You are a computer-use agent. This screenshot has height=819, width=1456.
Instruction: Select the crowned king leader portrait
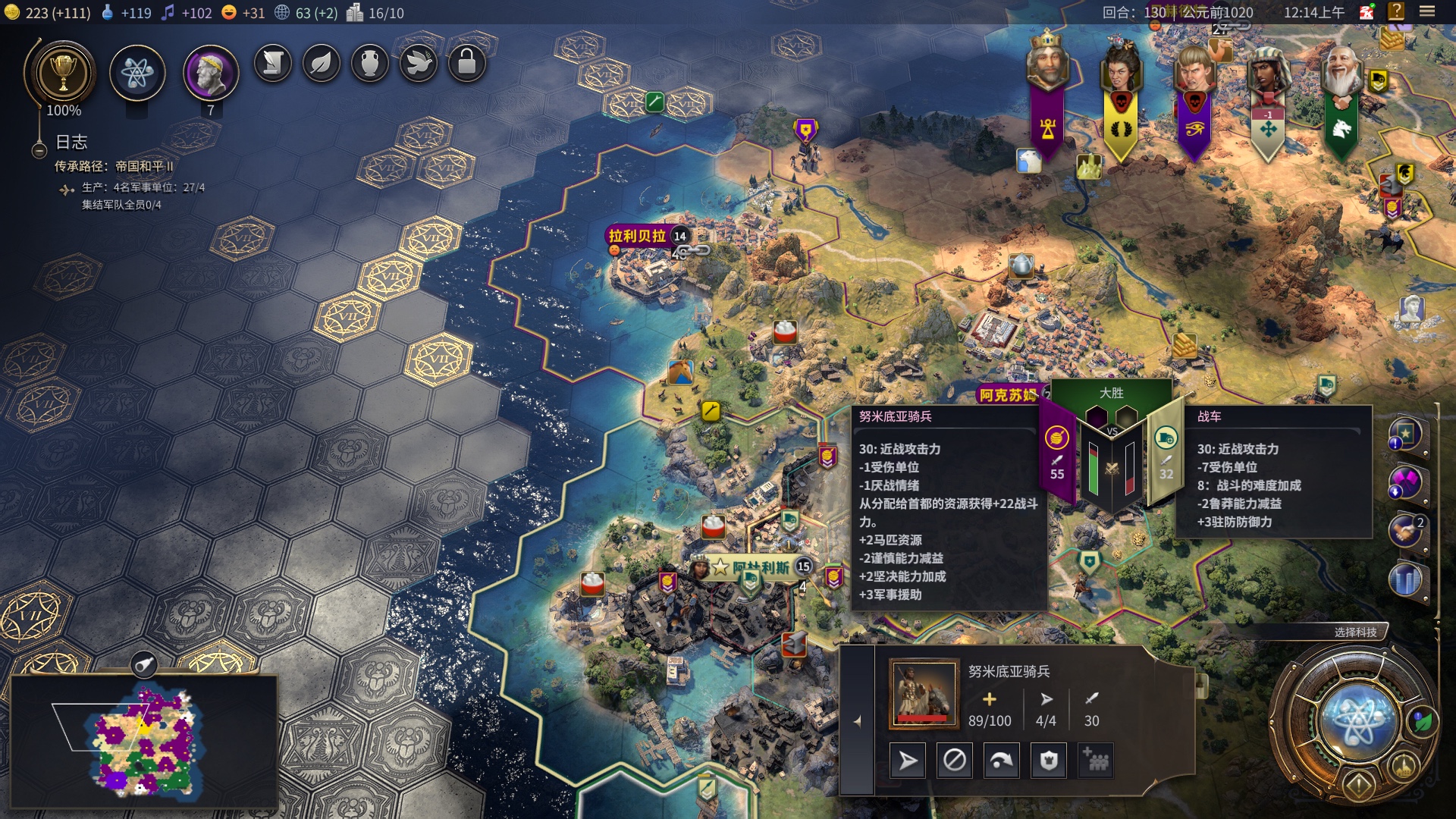(x=1047, y=61)
